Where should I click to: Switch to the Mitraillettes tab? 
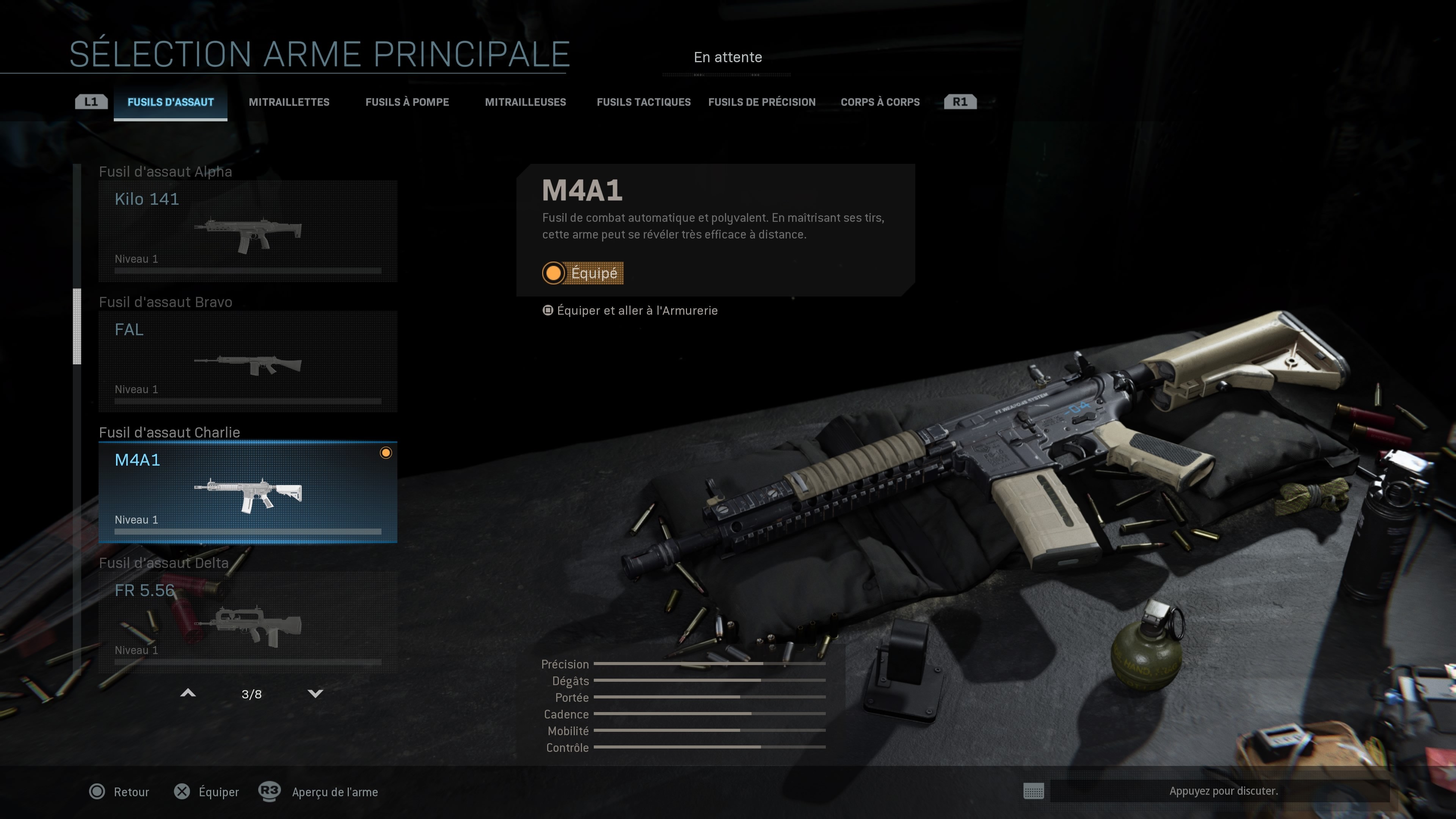289,102
